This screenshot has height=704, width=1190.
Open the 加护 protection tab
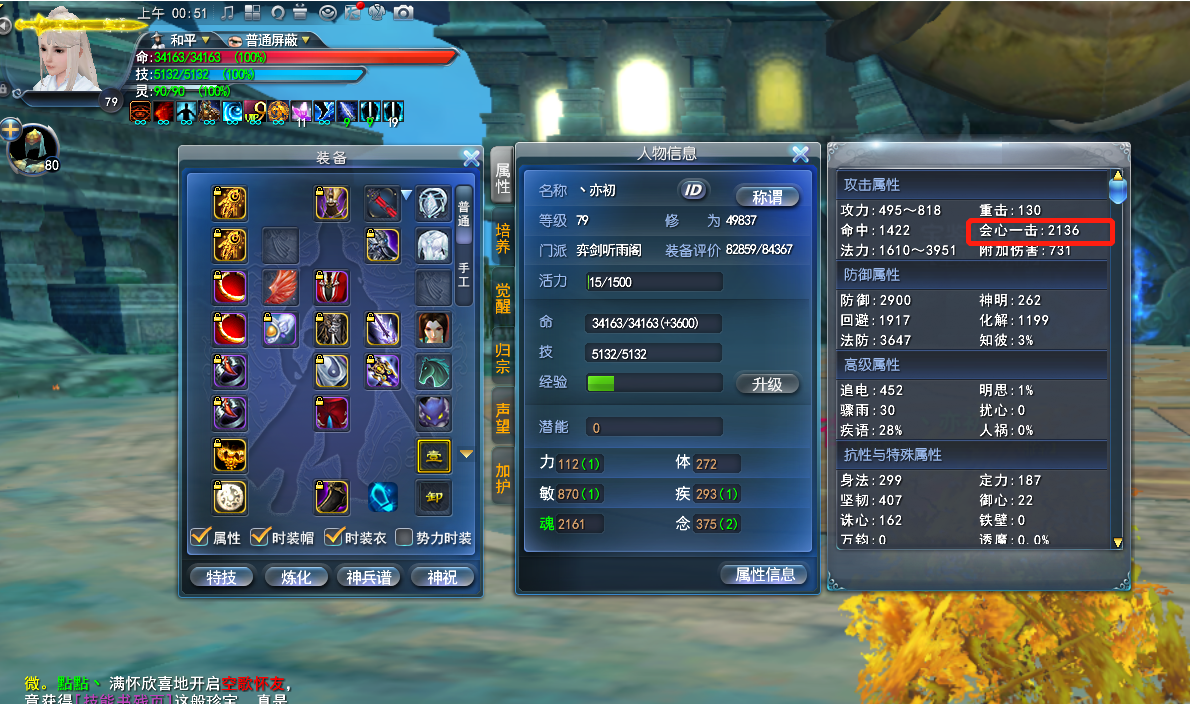click(x=502, y=477)
